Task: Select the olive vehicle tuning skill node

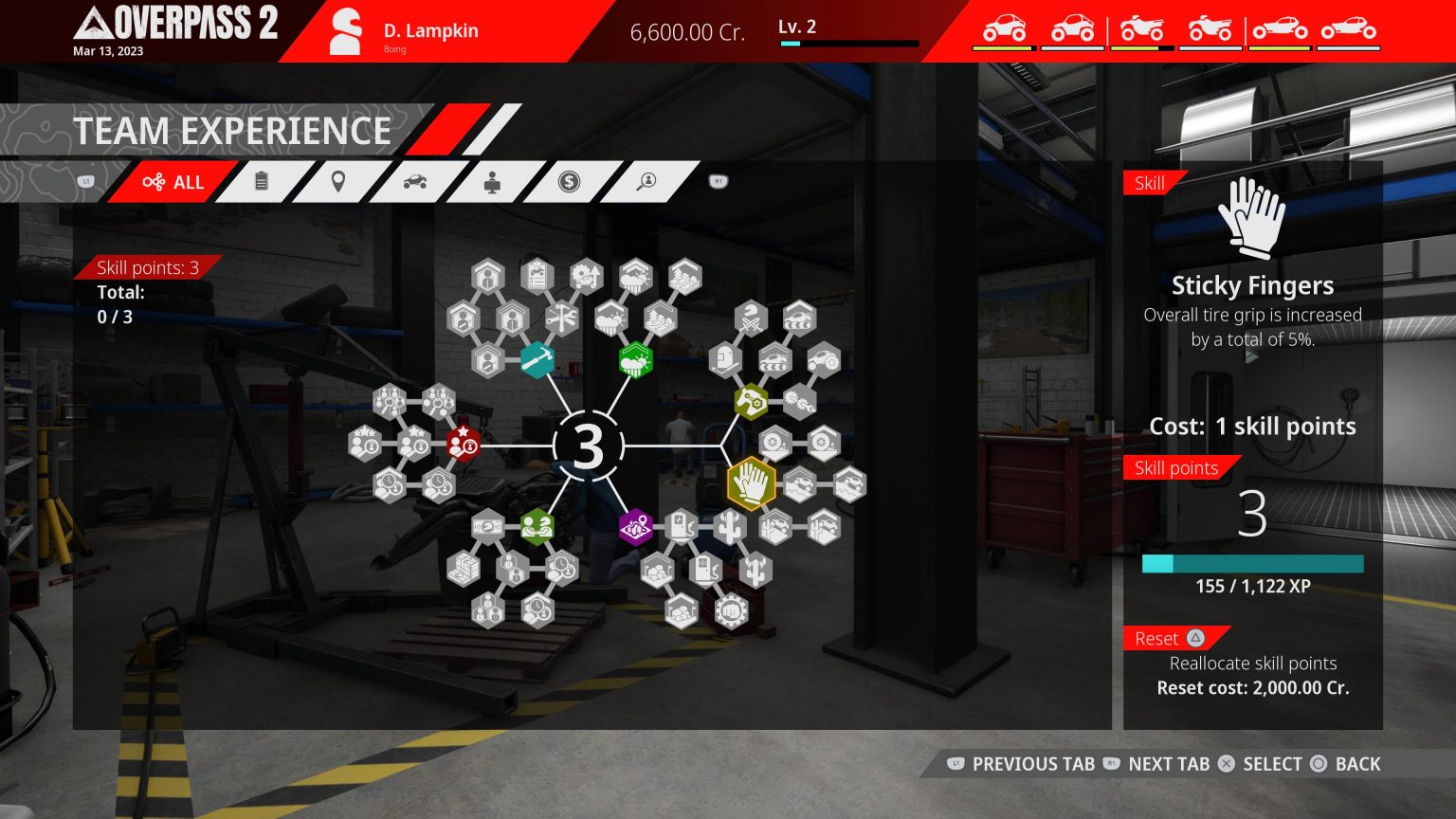Action: [751, 400]
